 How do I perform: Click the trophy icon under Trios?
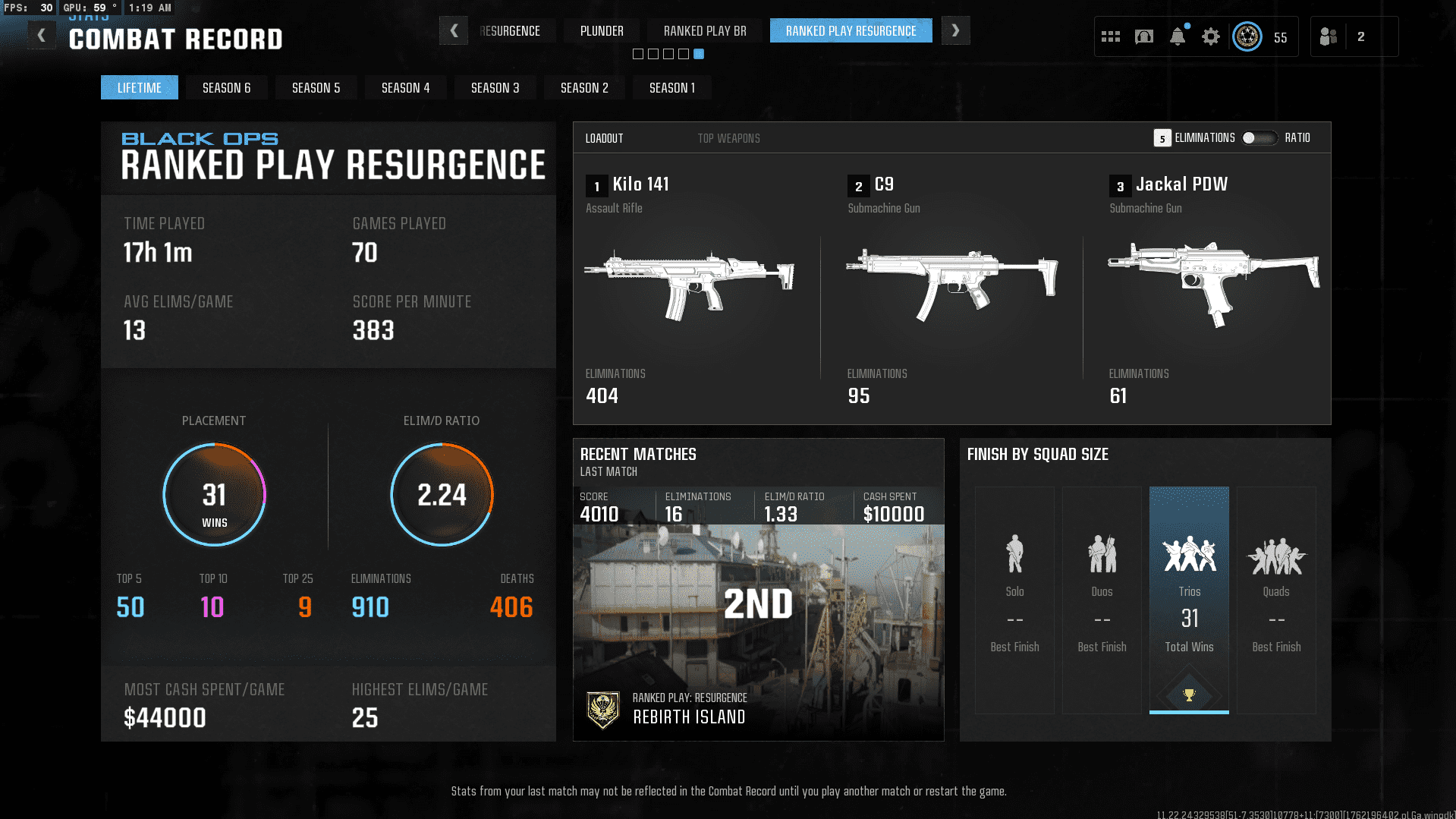(x=1189, y=693)
